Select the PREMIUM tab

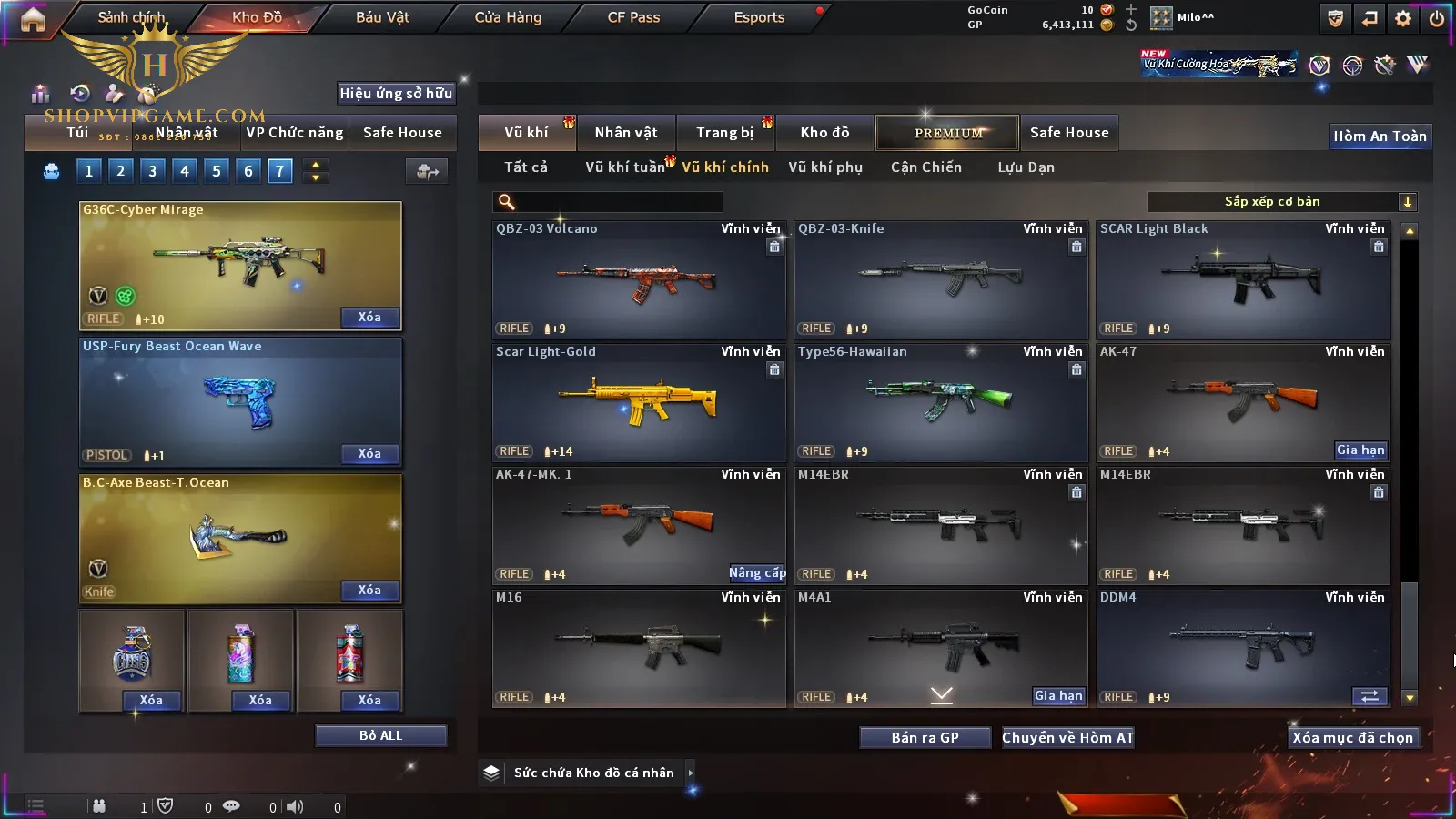[948, 133]
